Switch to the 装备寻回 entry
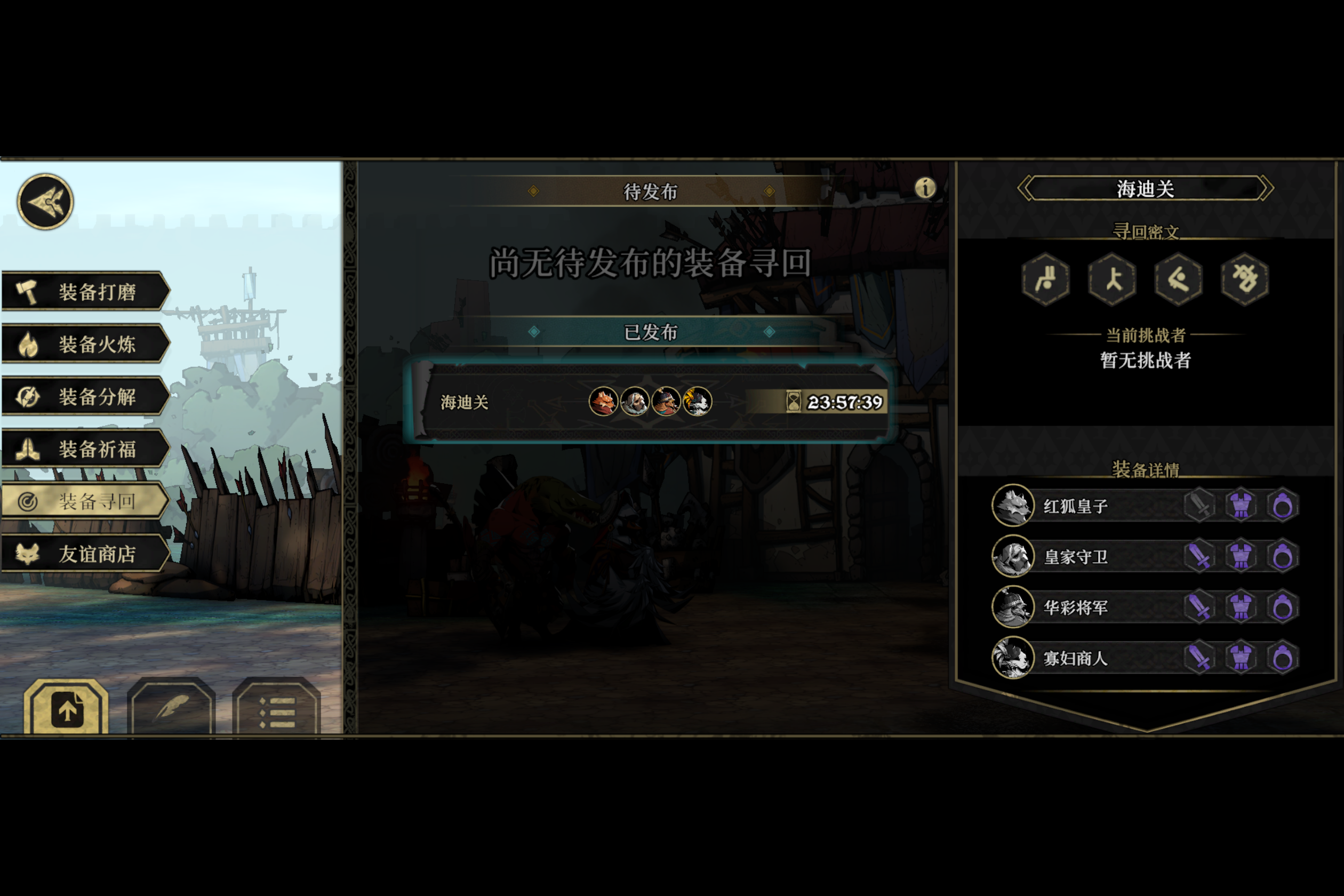This screenshot has height=896, width=1344. pyautogui.click(x=86, y=502)
